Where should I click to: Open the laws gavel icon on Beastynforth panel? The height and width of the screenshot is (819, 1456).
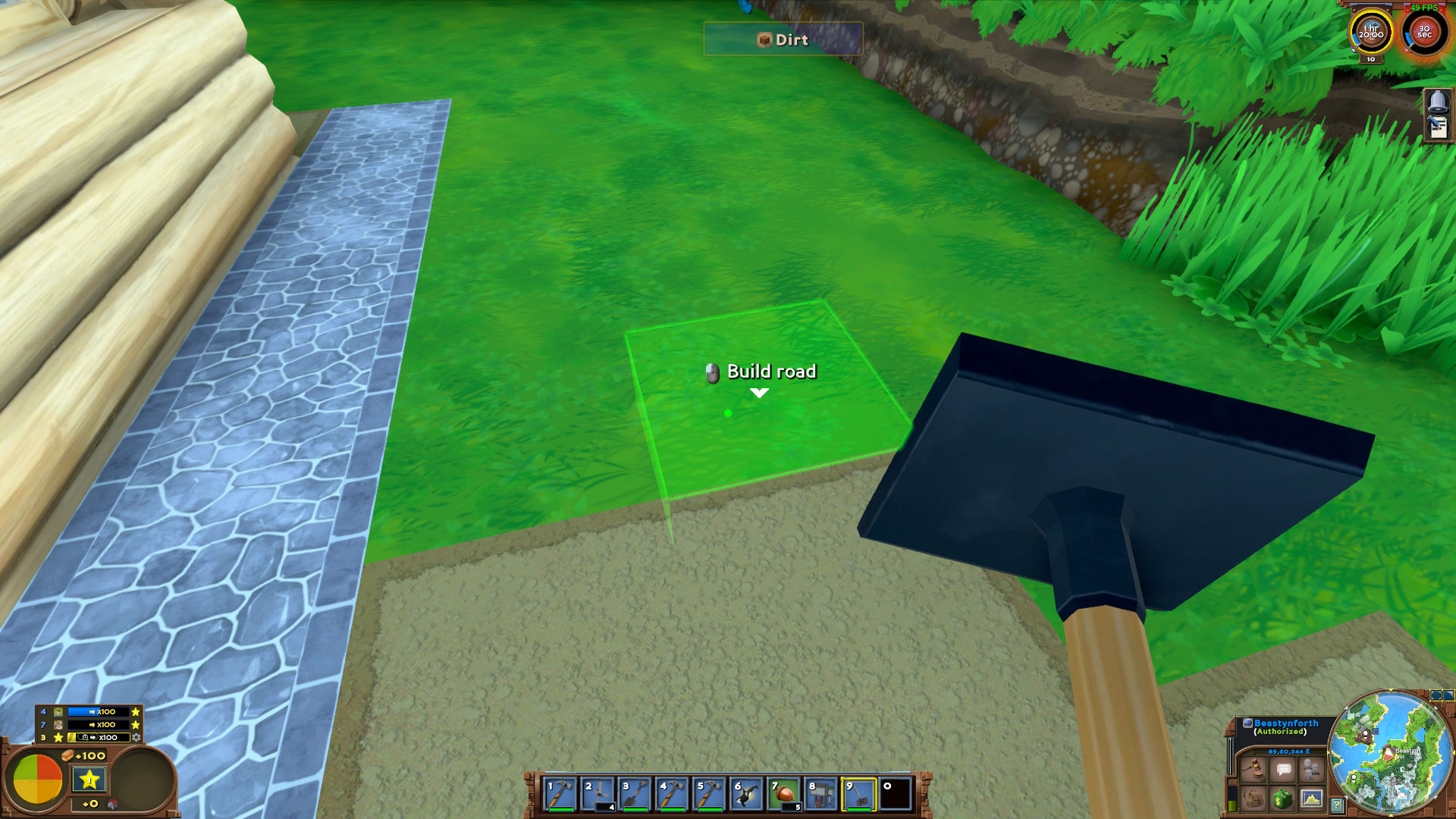[1252, 767]
